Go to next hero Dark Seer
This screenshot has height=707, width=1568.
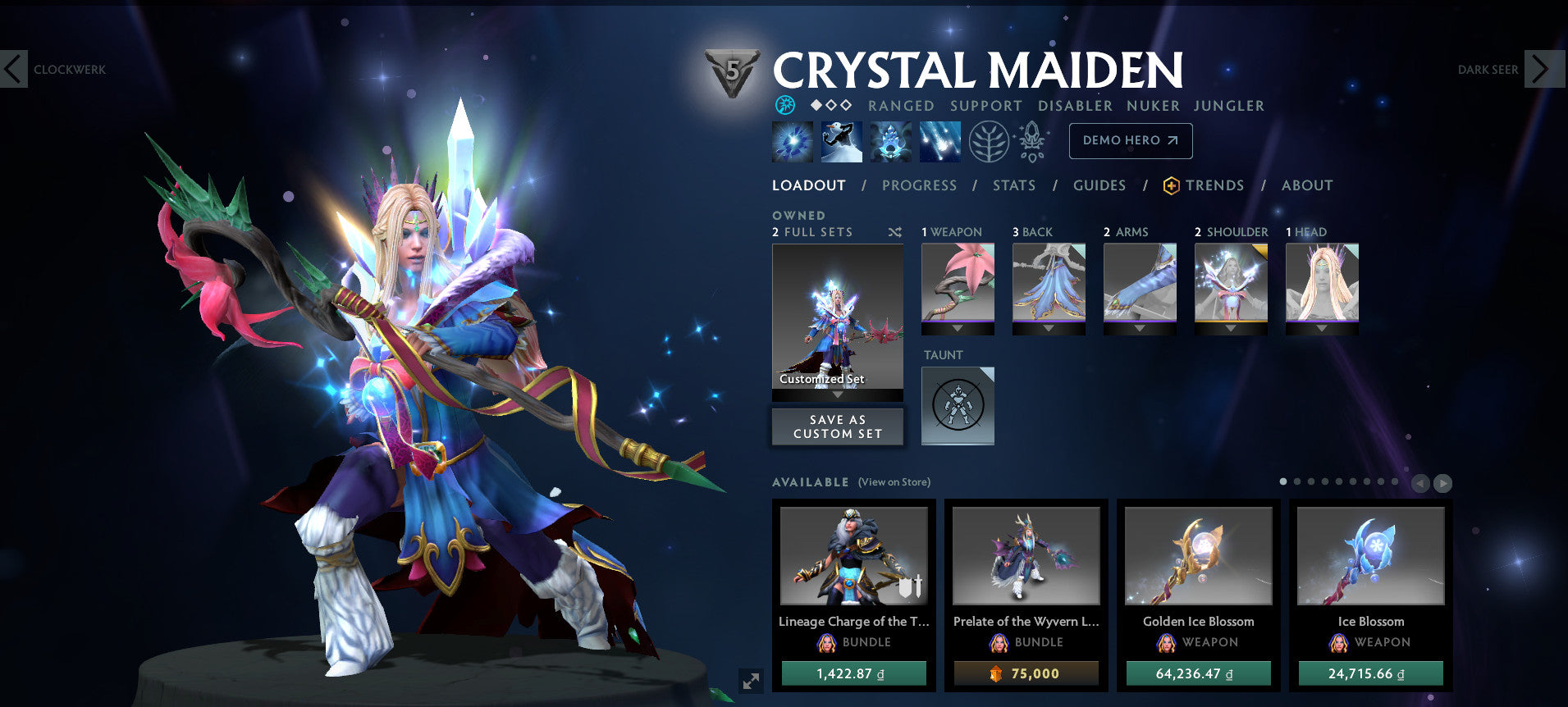[1539, 70]
